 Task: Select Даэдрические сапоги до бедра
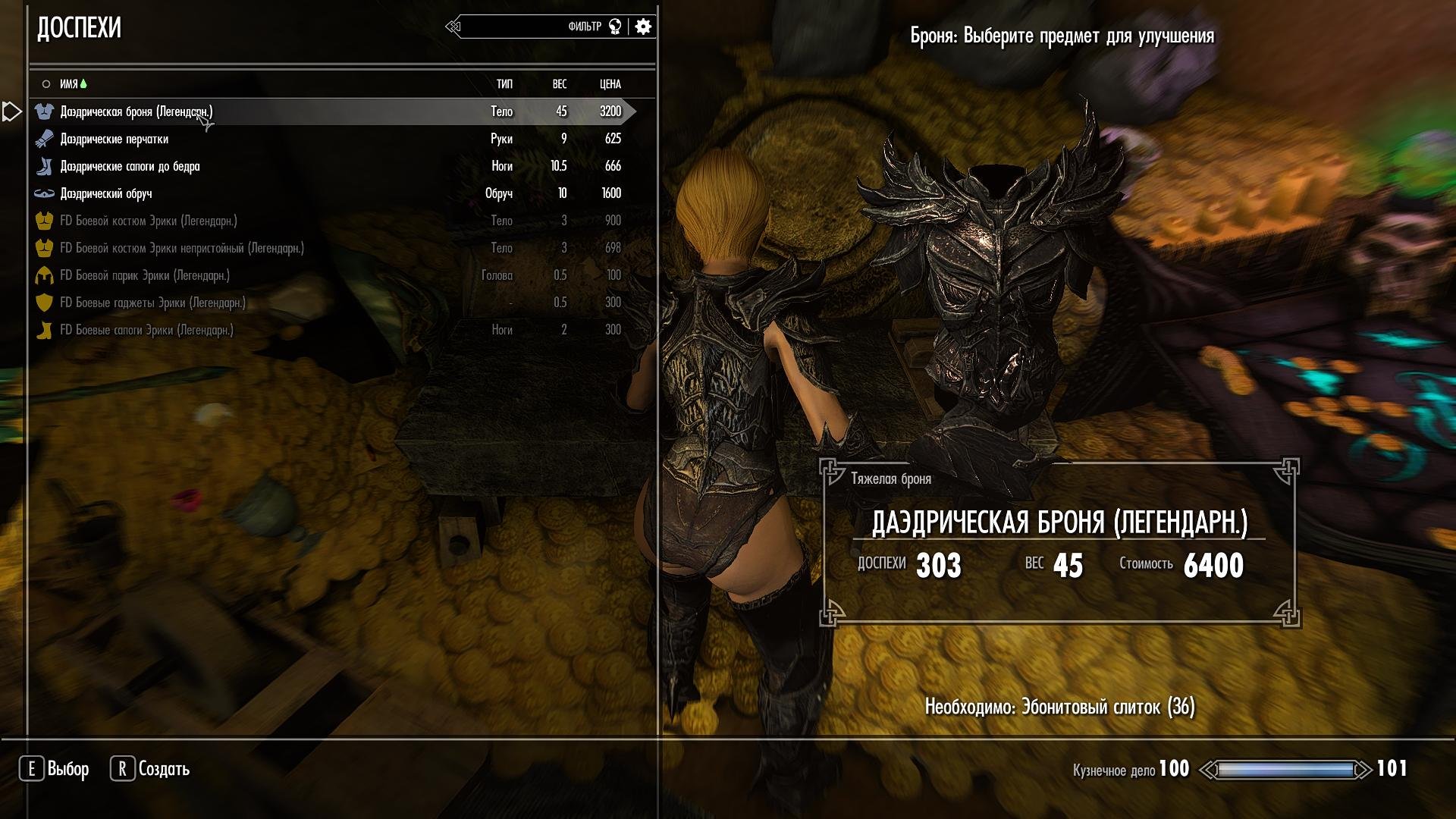130,166
